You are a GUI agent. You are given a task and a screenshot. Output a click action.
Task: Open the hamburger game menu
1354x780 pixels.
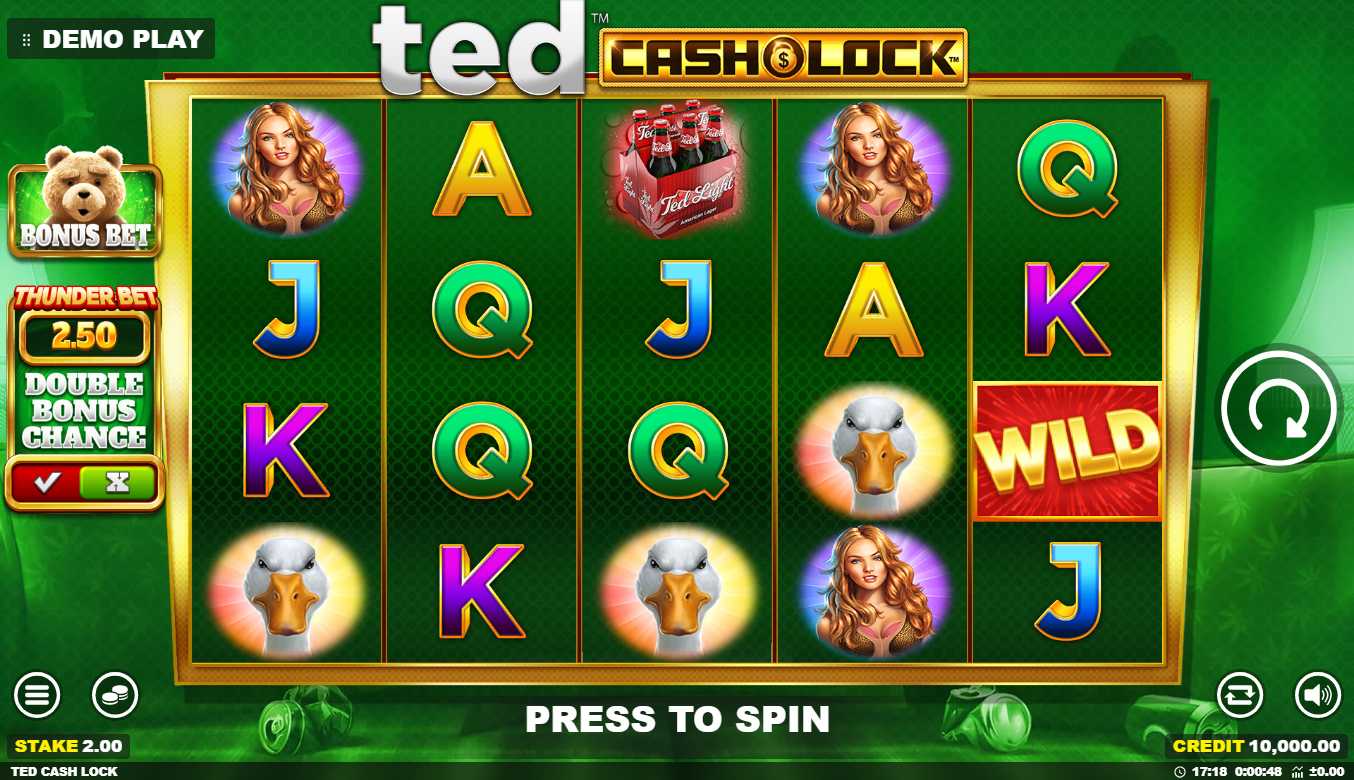click(37, 695)
